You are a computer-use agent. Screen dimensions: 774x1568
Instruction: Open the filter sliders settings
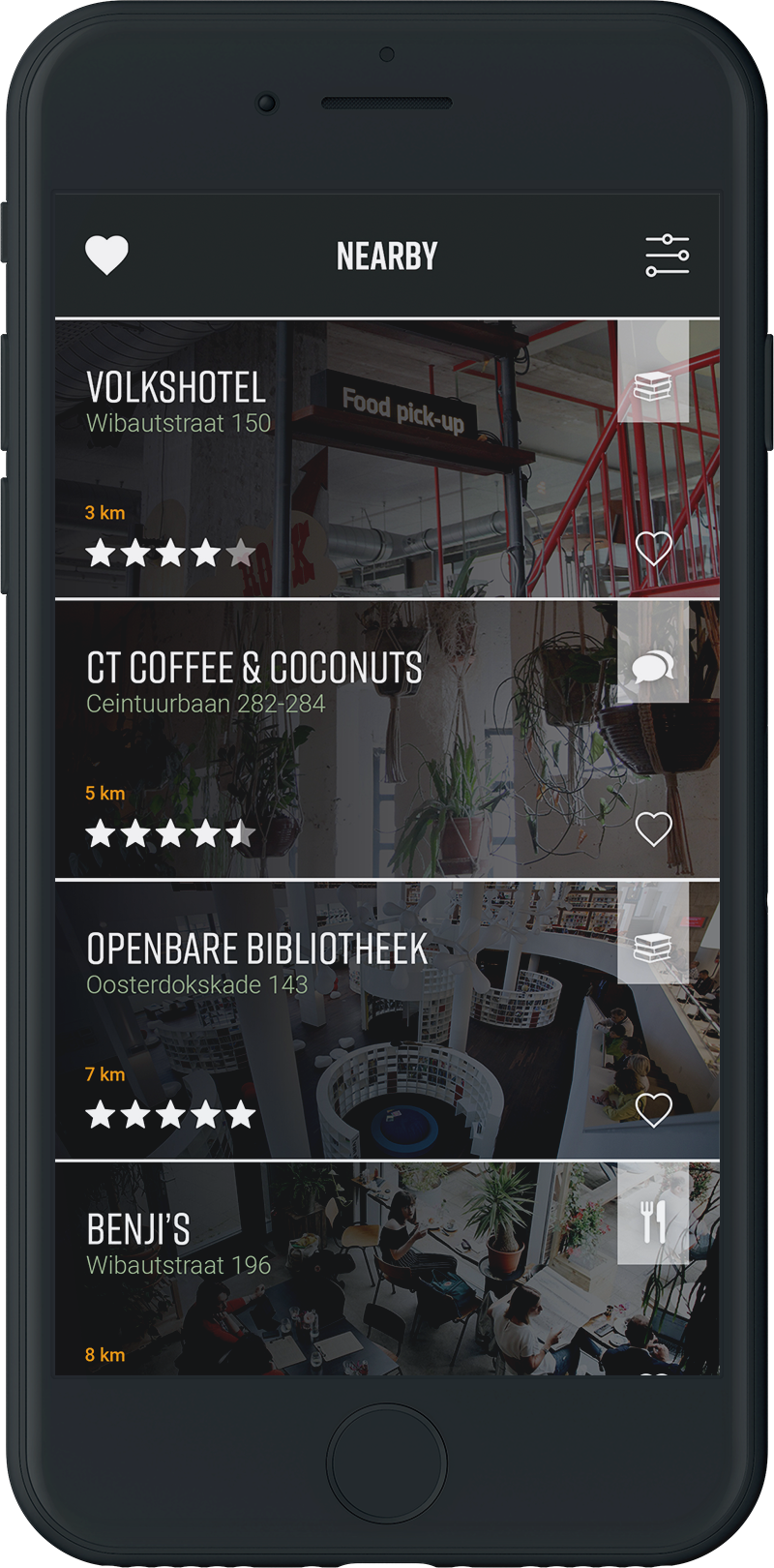667,256
